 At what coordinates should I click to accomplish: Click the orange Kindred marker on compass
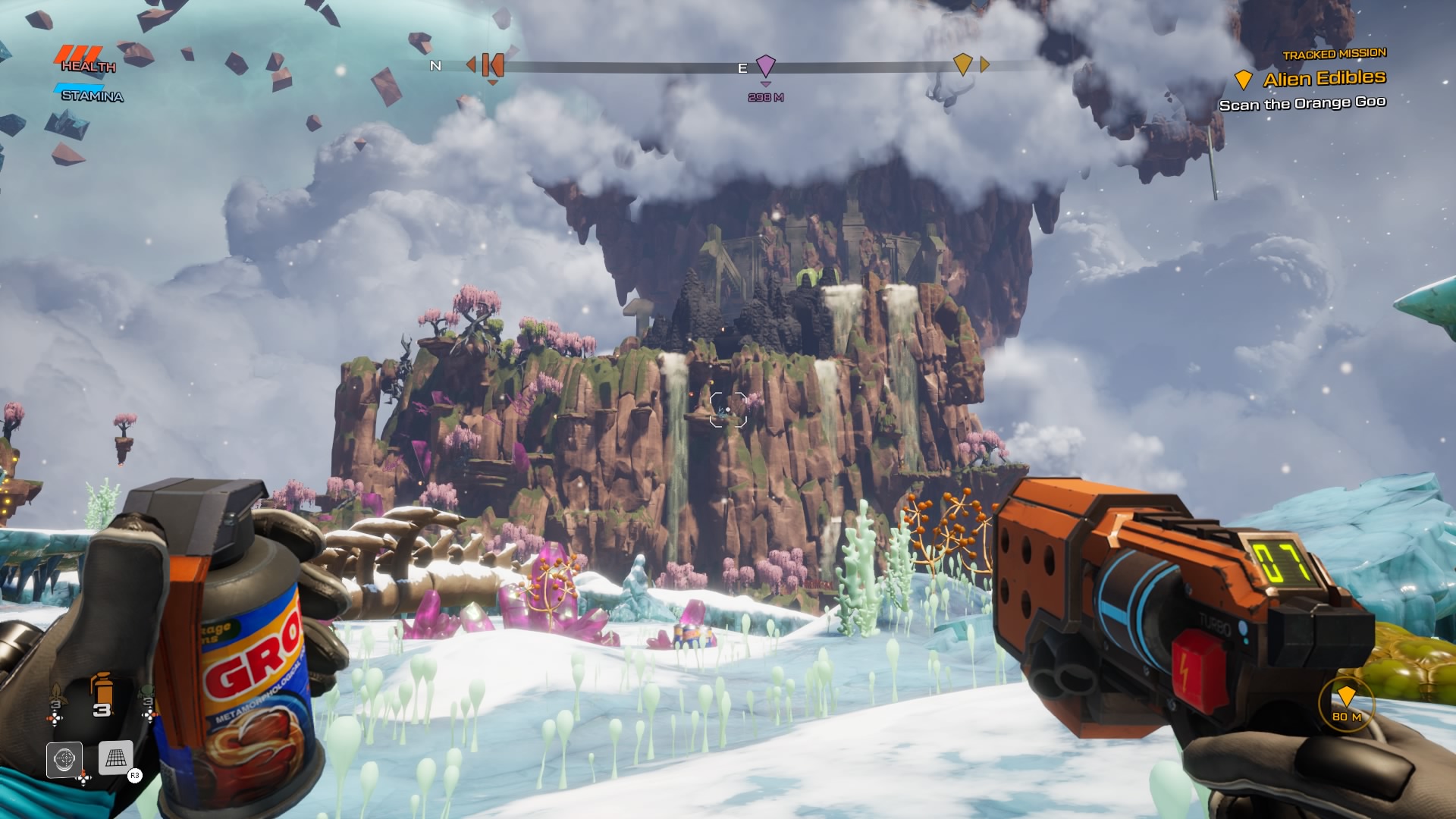point(492,65)
